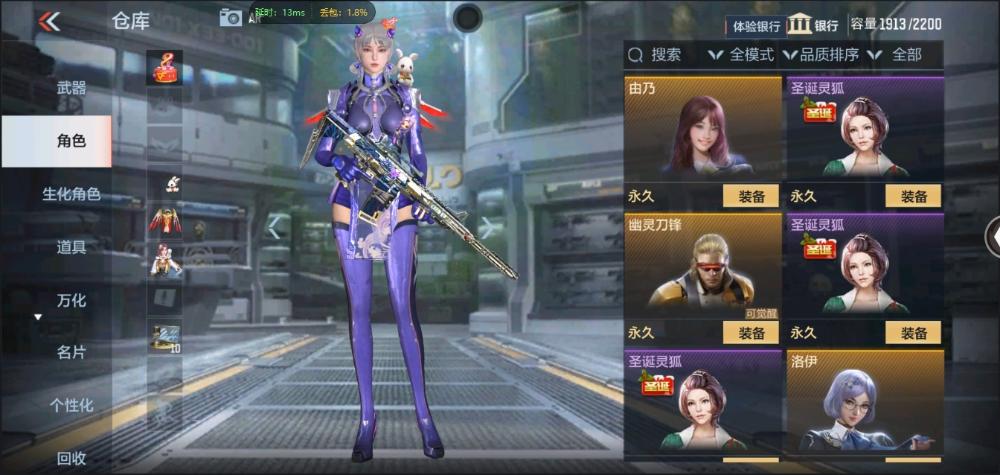
Task: Open the 万化 tab
Action: (71, 300)
